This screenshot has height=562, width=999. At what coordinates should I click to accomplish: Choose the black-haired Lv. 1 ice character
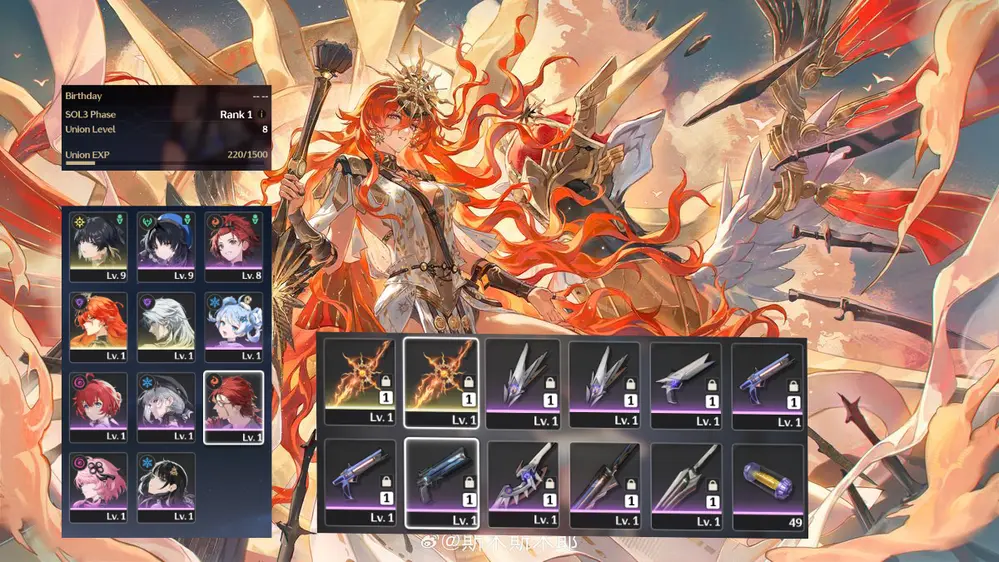tap(165, 486)
